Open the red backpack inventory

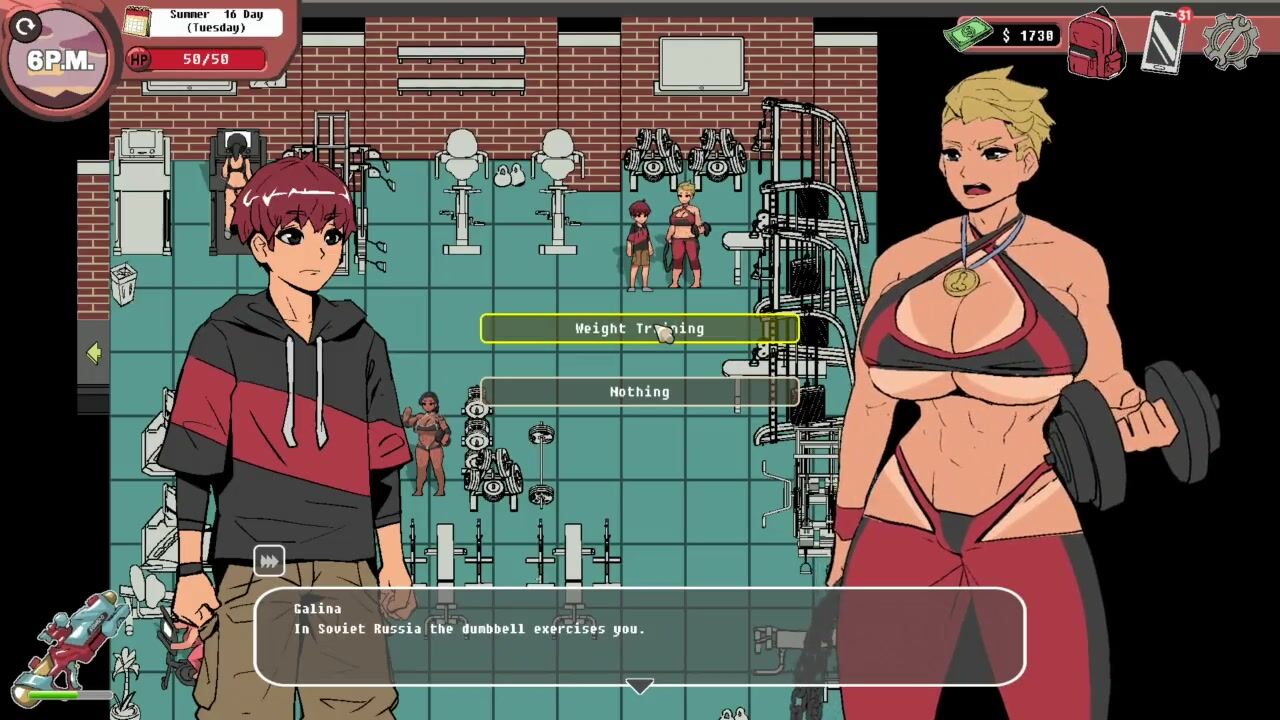[x=1095, y=43]
